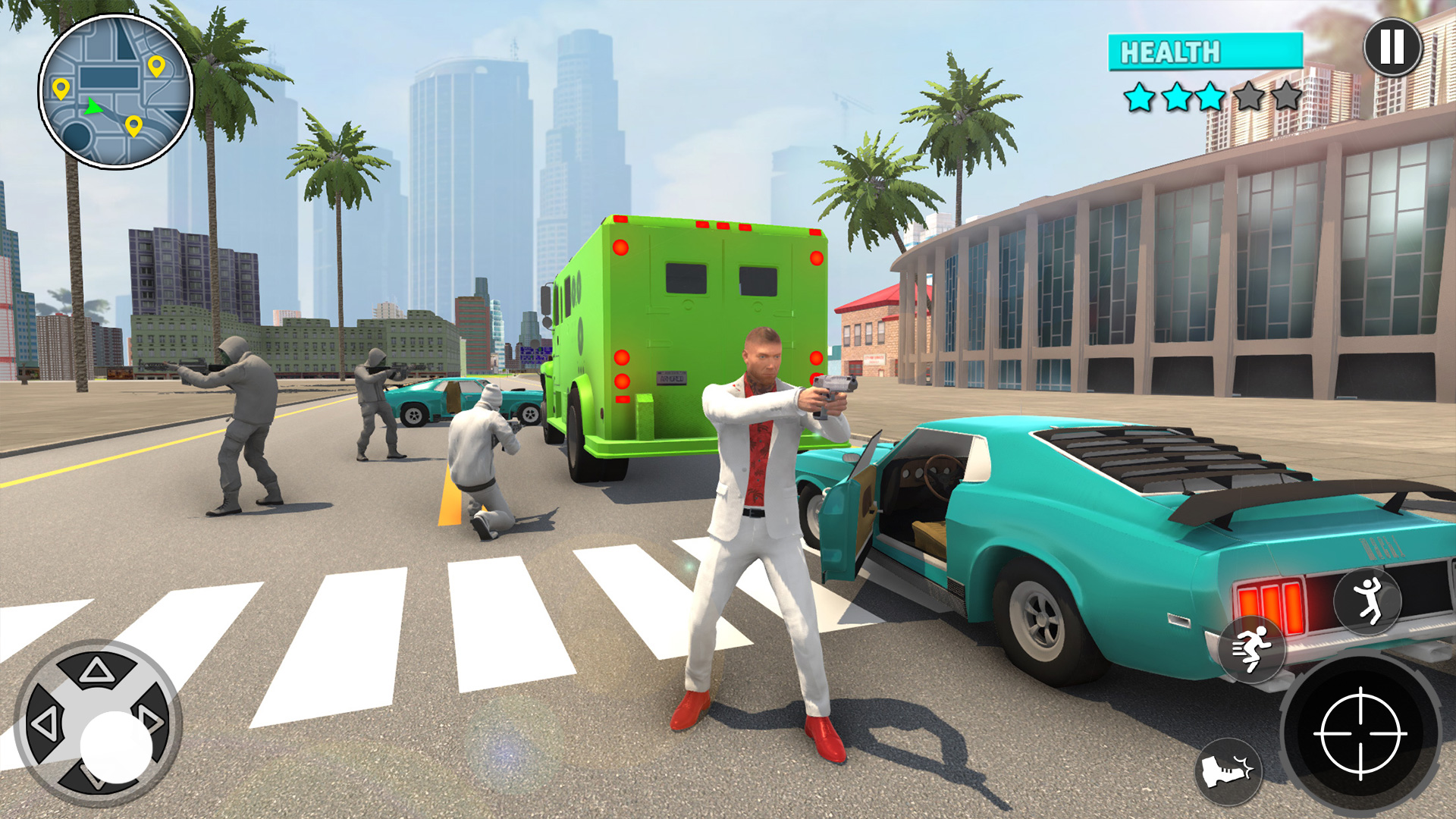Tap the third cyan star
This screenshot has height=819, width=1456.
click(1212, 96)
